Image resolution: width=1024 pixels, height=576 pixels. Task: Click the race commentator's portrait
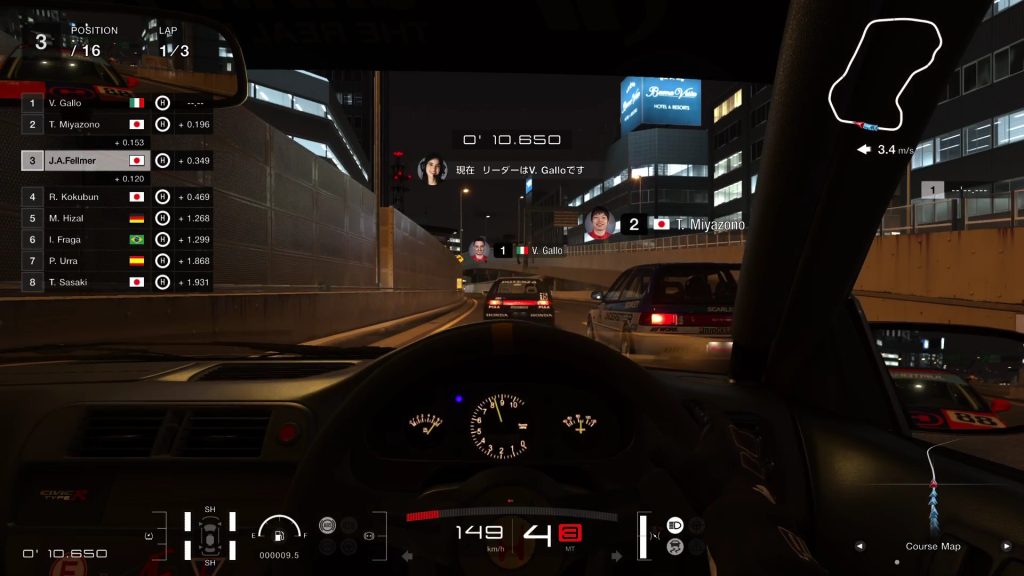[x=432, y=170]
